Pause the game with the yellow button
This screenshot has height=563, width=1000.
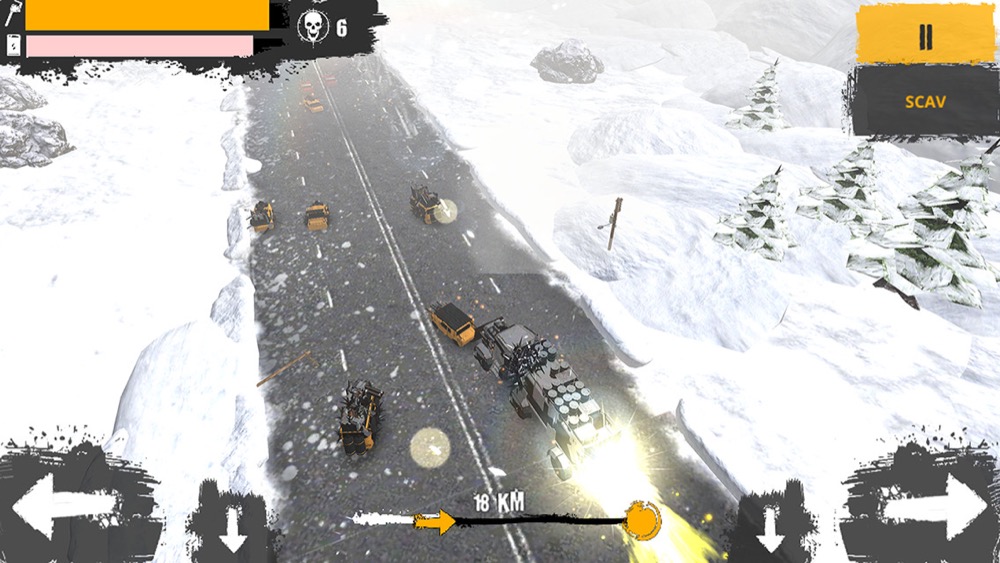[x=925, y=35]
